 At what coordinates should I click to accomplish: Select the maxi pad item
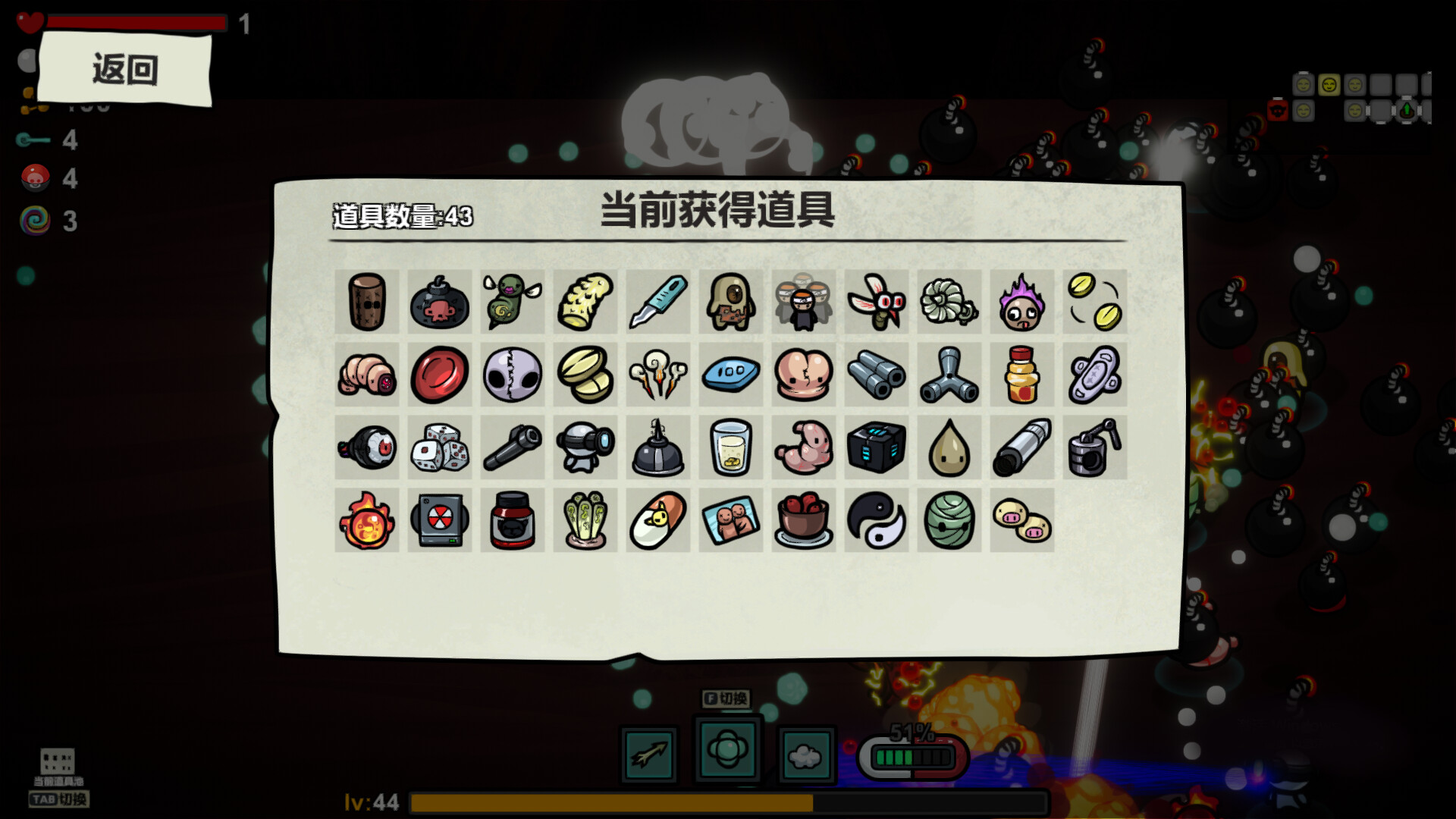[1094, 375]
